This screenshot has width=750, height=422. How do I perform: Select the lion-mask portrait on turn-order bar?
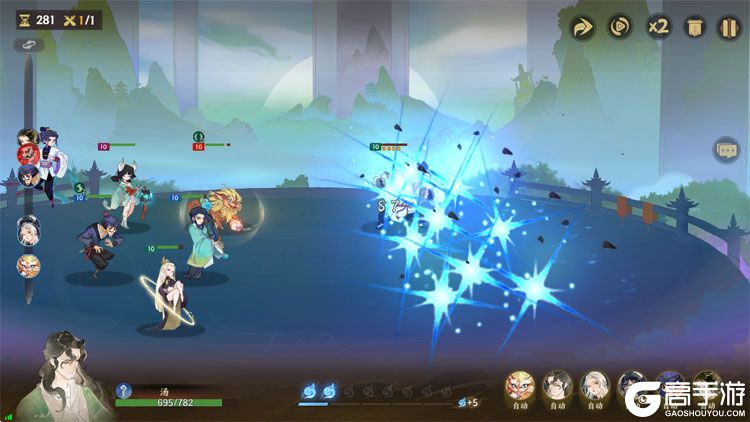point(28,266)
